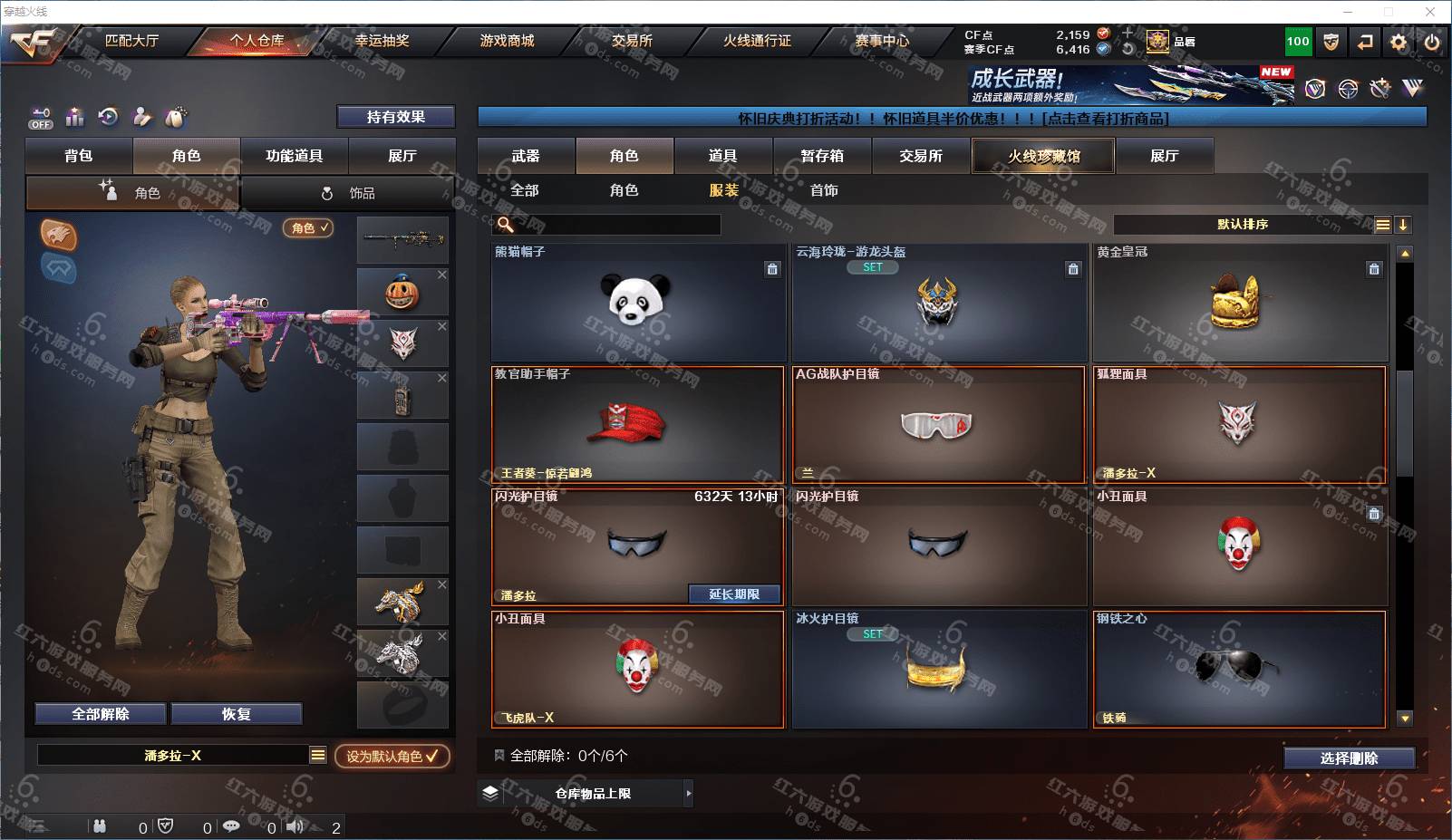Viewport: 1452px width, 840px height.
Task: Select the 饰品 accessories sub-tab
Action: (x=349, y=193)
